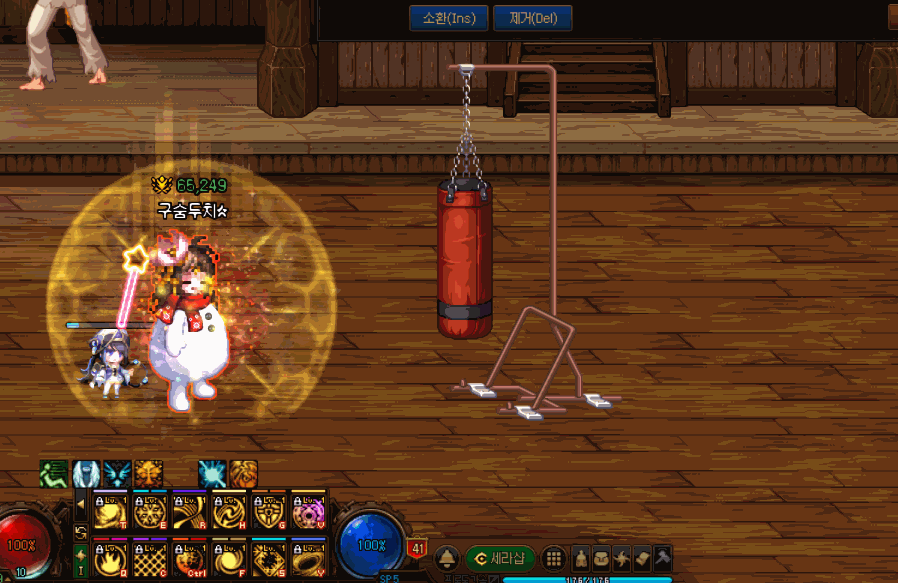Screen dimensions: 898x583
Task: Open the scroll quest icon
Action: [x=641, y=558]
